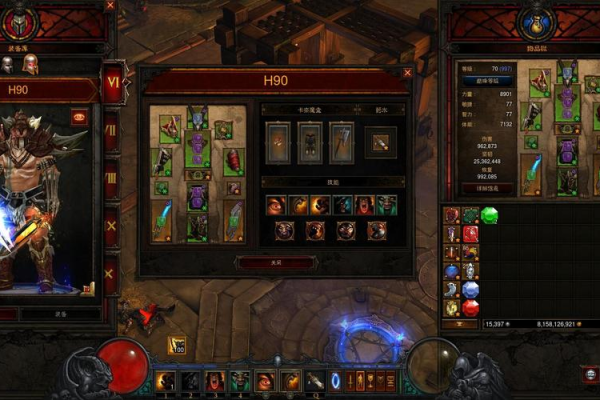Select the first round passive skill icon
The width and height of the screenshot is (600, 400).
[x=284, y=231]
